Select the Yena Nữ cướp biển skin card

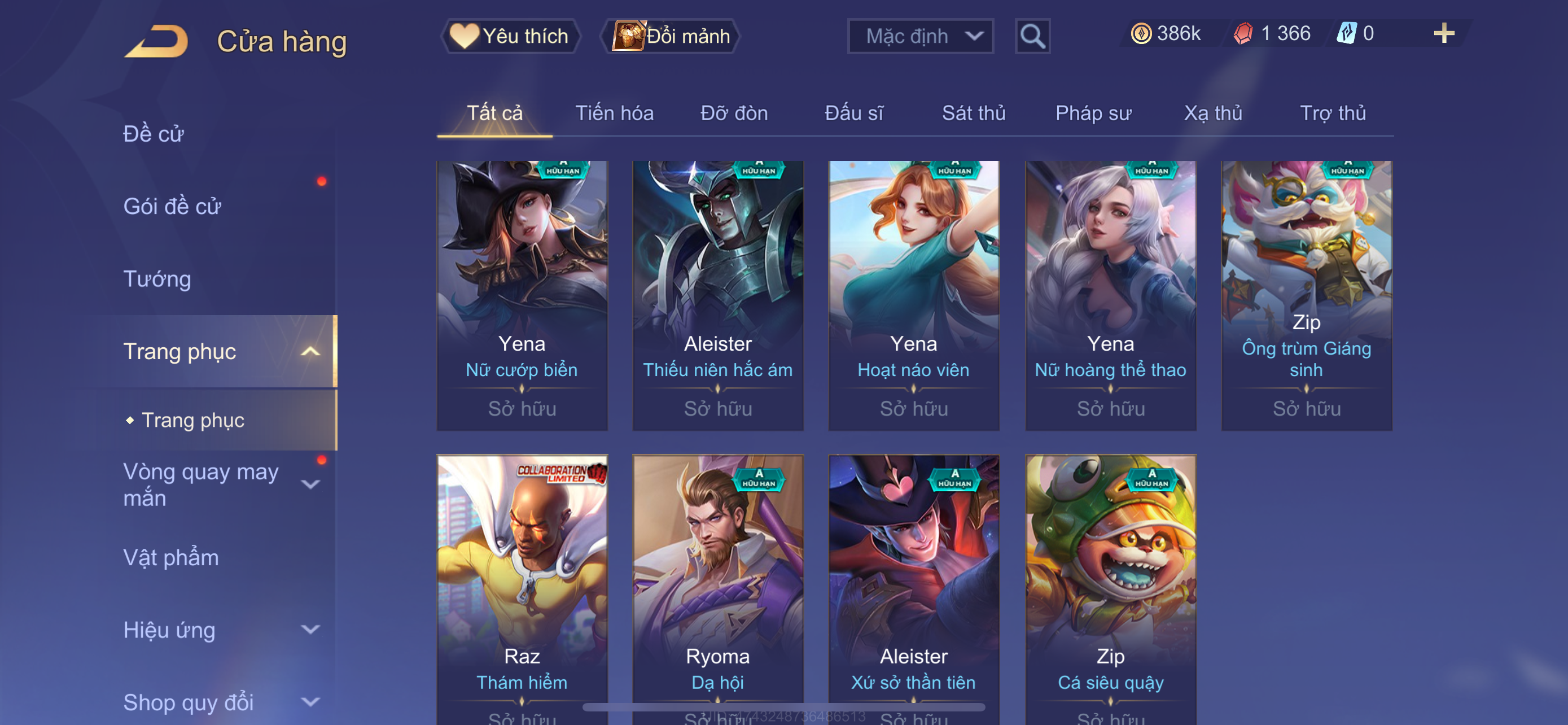522,295
